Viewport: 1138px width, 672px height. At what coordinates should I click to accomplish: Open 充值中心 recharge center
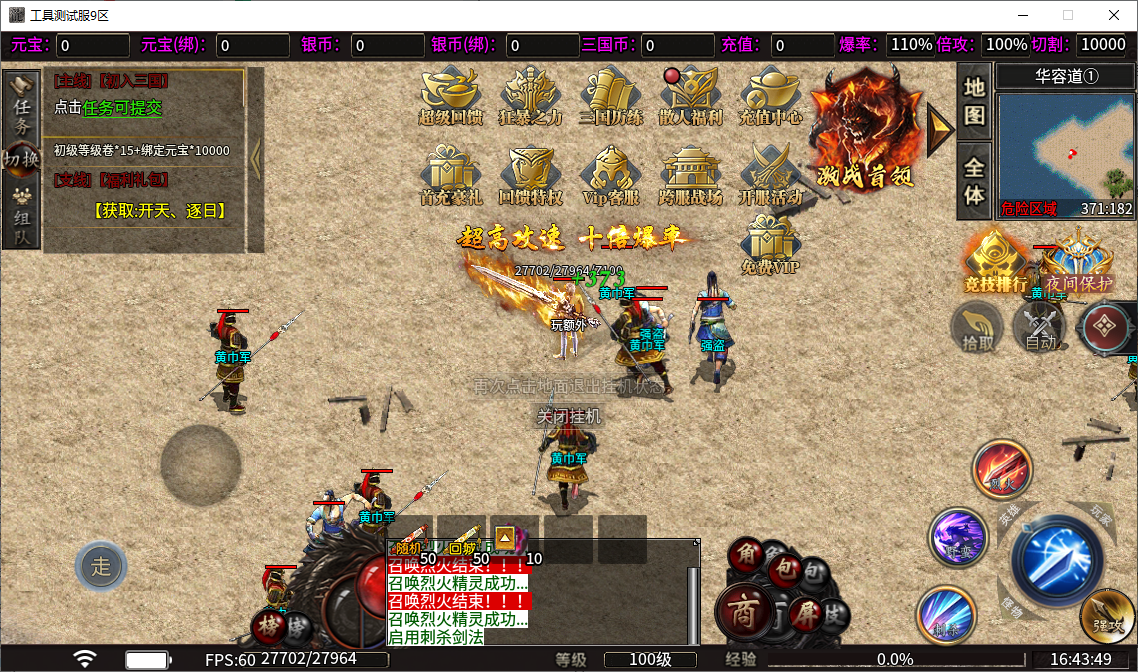tap(771, 95)
